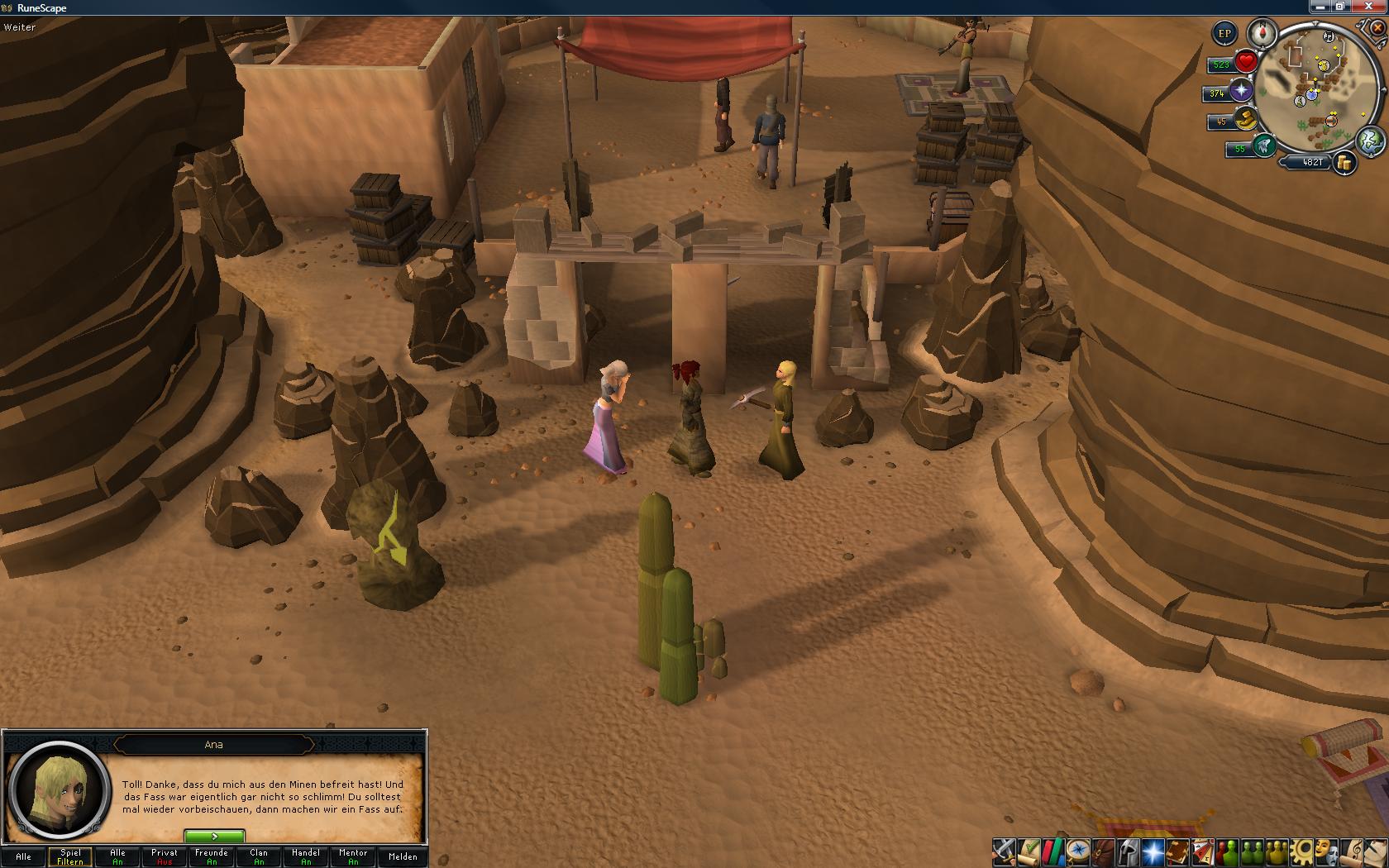Open the Privat chat filter tab
Screen dimensions: 1389x868
(x=165, y=856)
